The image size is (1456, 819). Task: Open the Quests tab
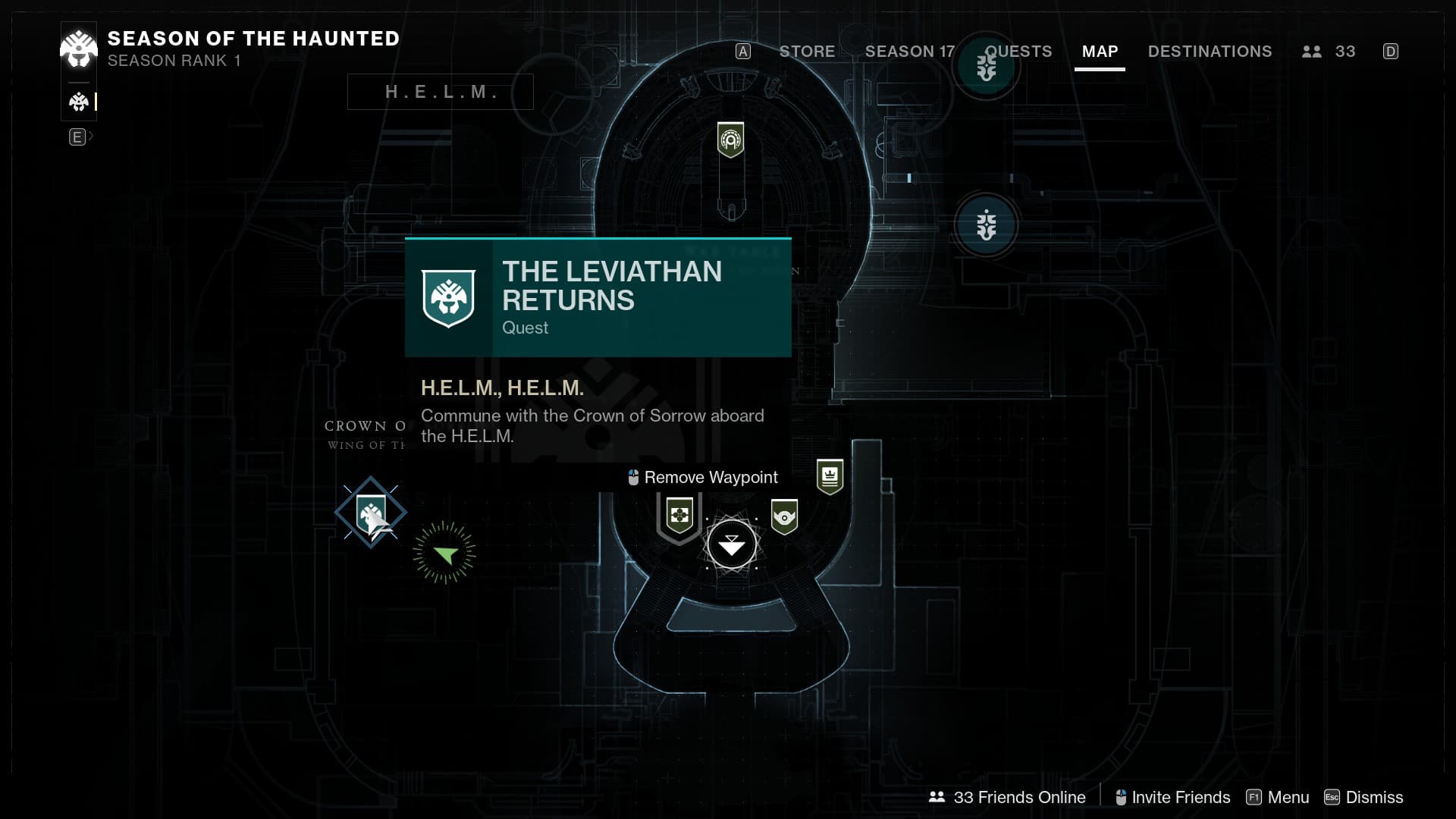click(1018, 52)
